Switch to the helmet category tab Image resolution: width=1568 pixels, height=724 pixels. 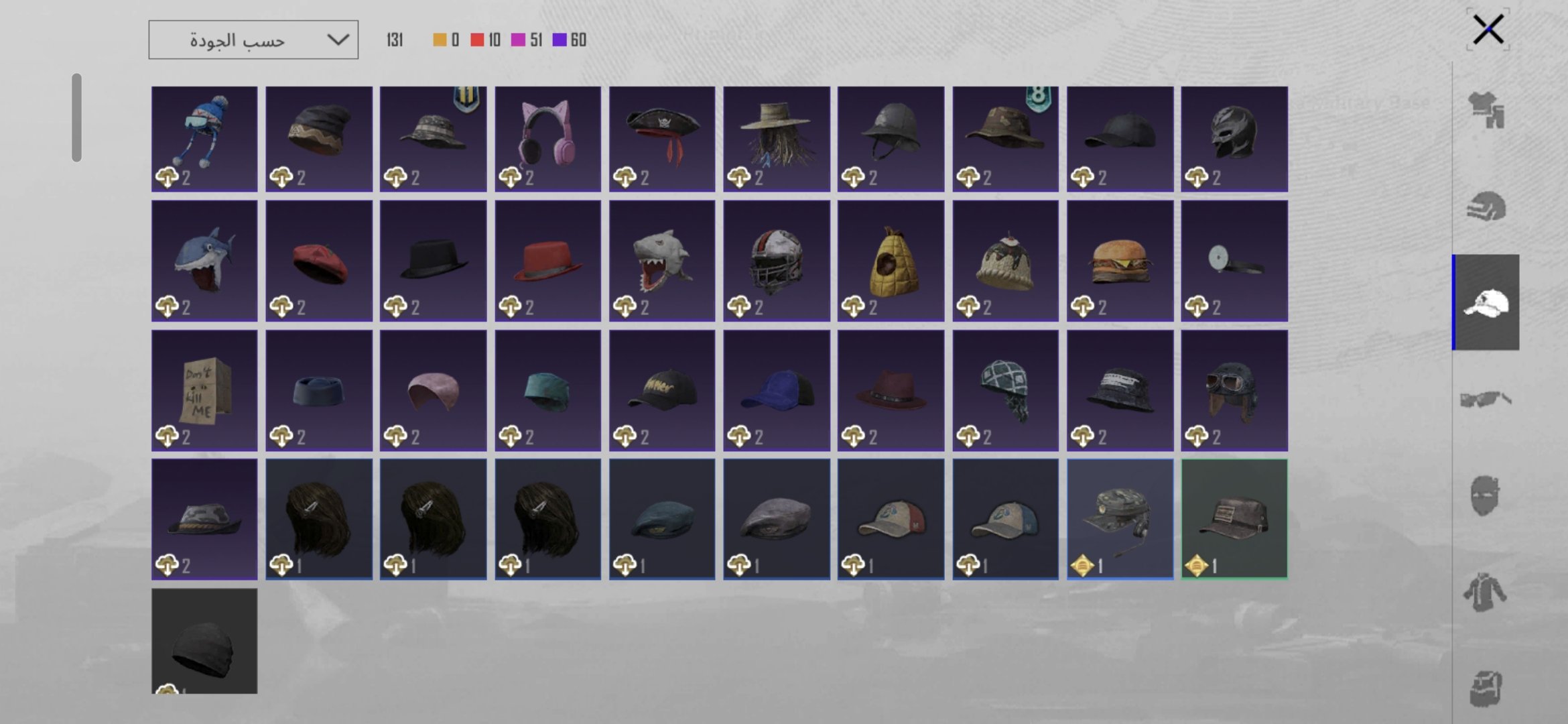point(1486,206)
